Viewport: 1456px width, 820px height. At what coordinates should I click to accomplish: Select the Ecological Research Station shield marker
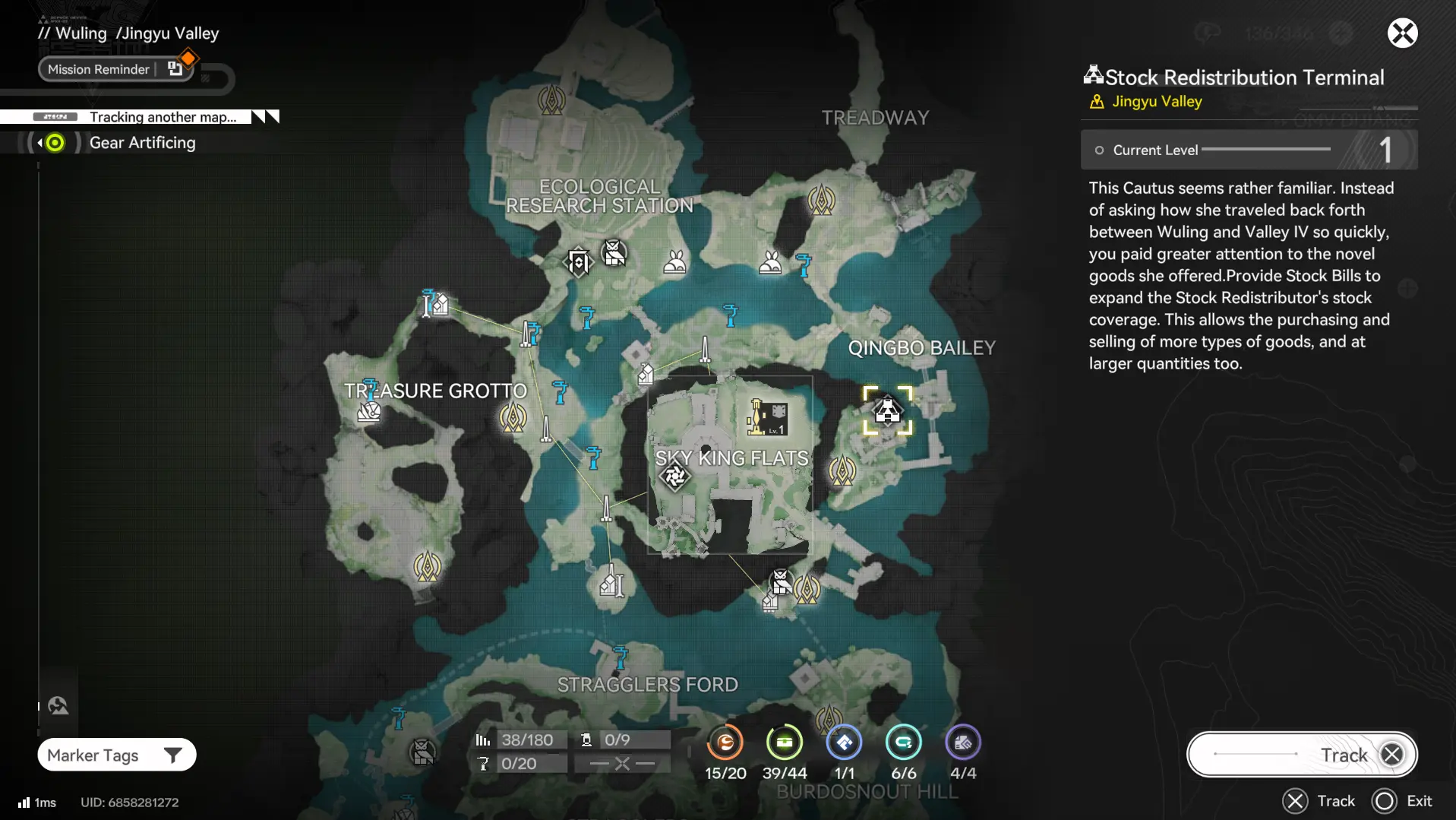[578, 262]
